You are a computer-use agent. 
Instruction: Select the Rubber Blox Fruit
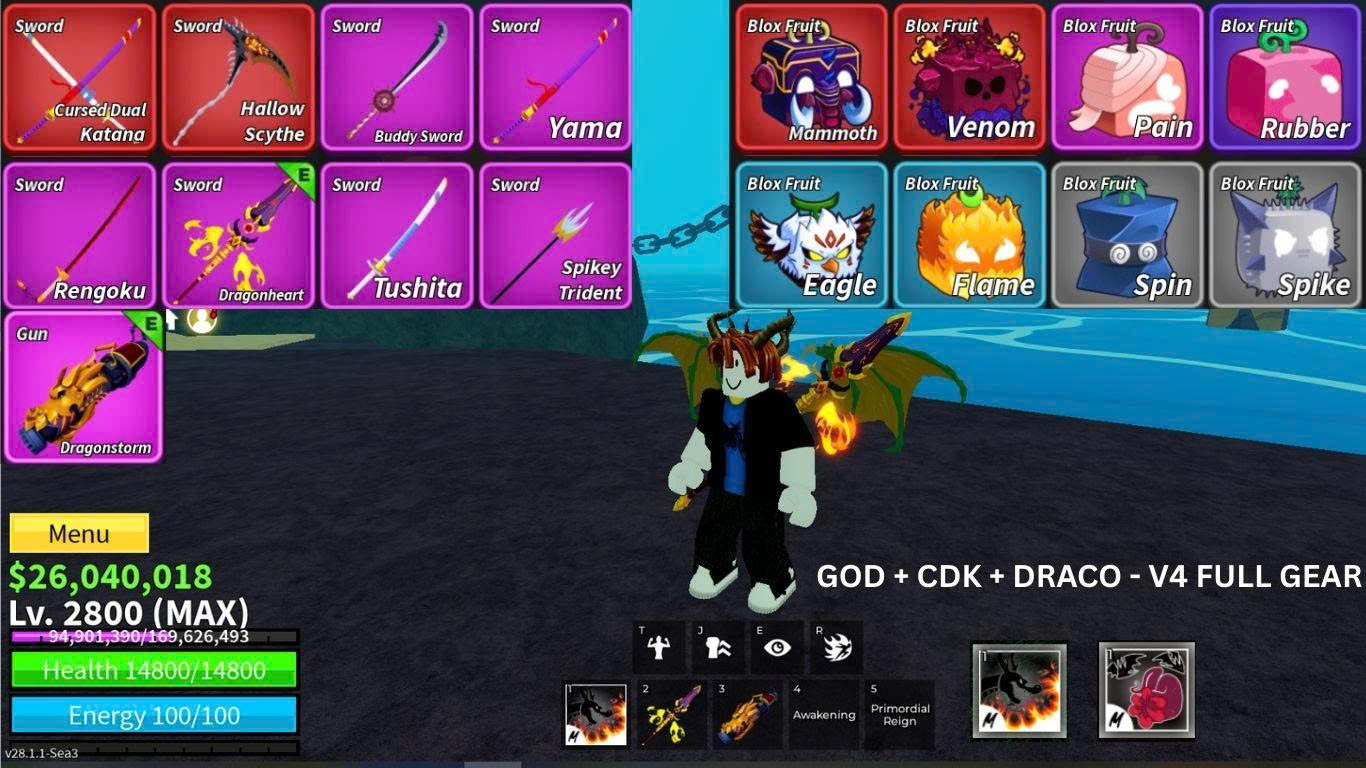1285,77
